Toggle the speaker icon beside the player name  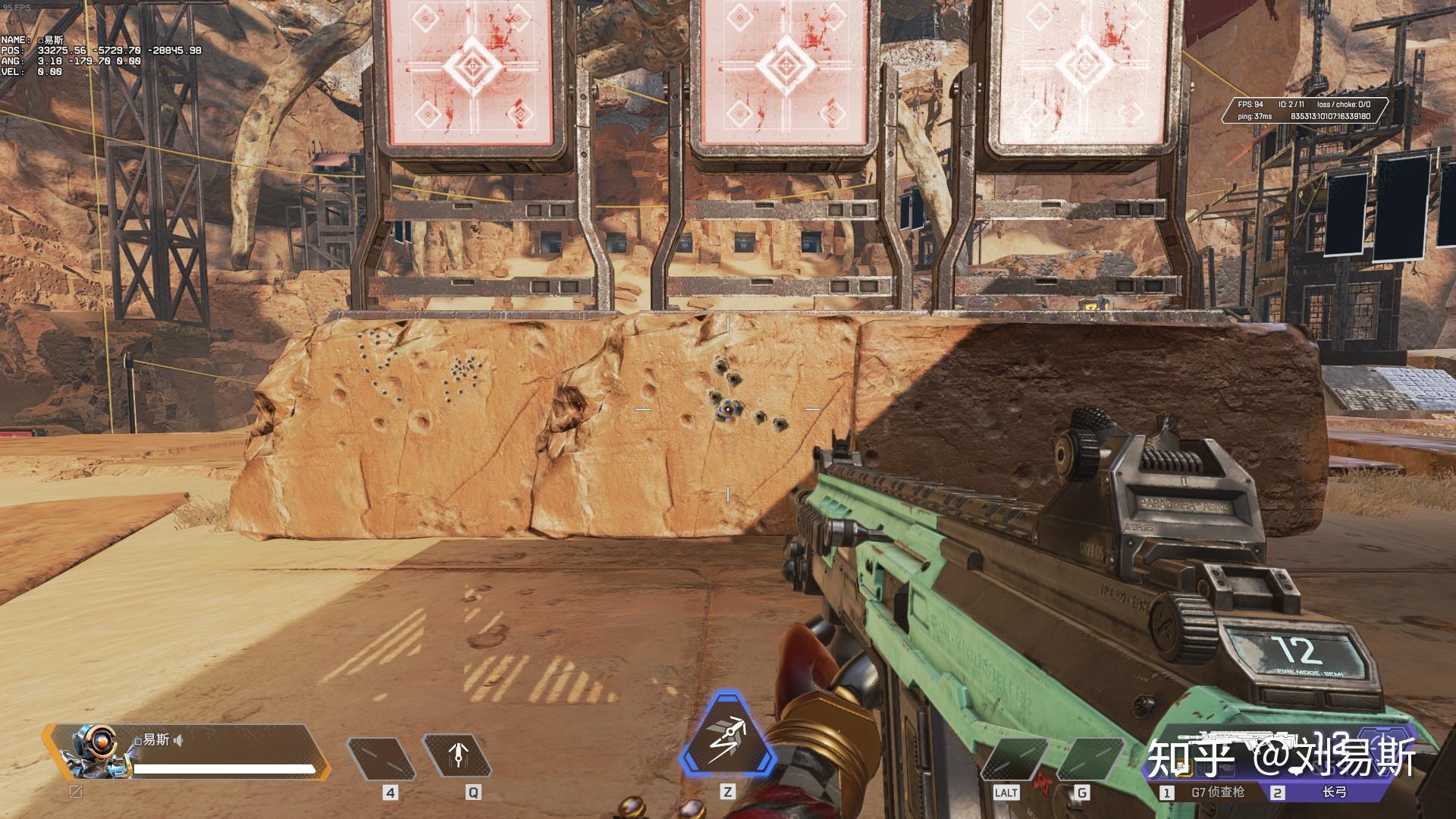[x=178, y=740]
